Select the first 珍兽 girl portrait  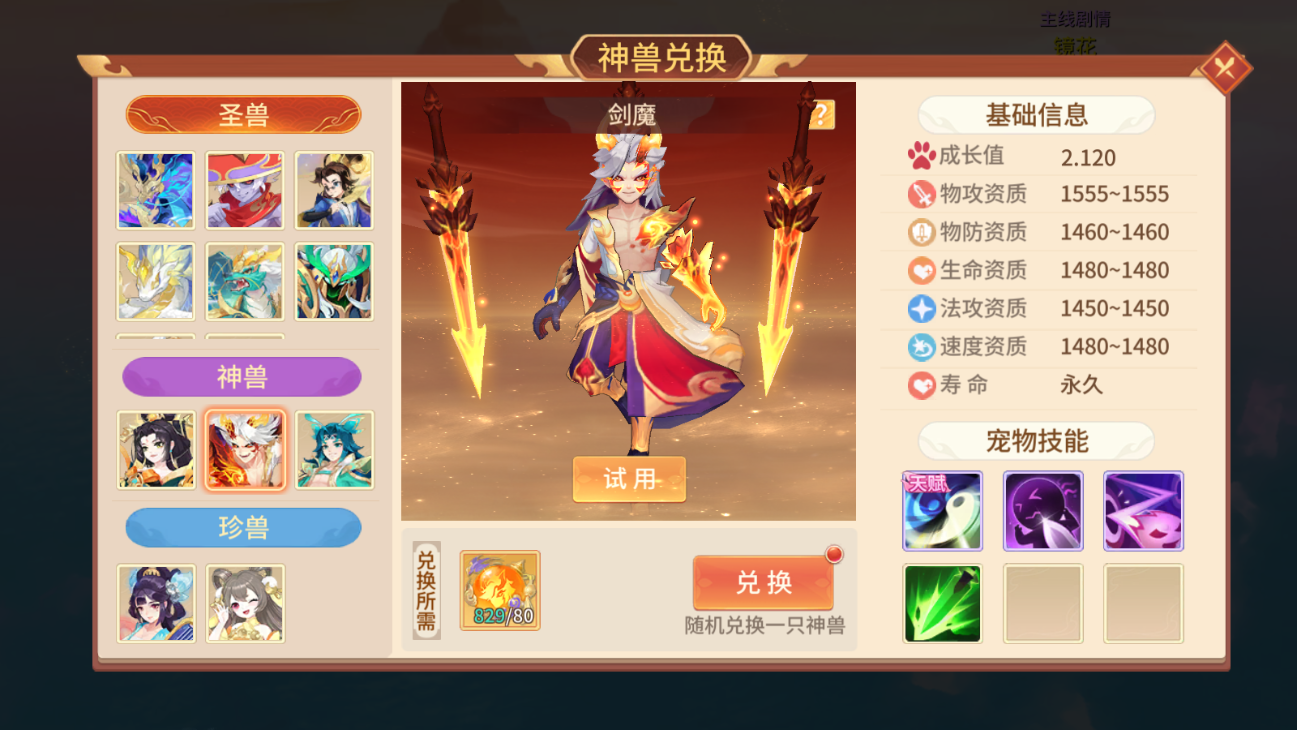[x=155, y=604]
